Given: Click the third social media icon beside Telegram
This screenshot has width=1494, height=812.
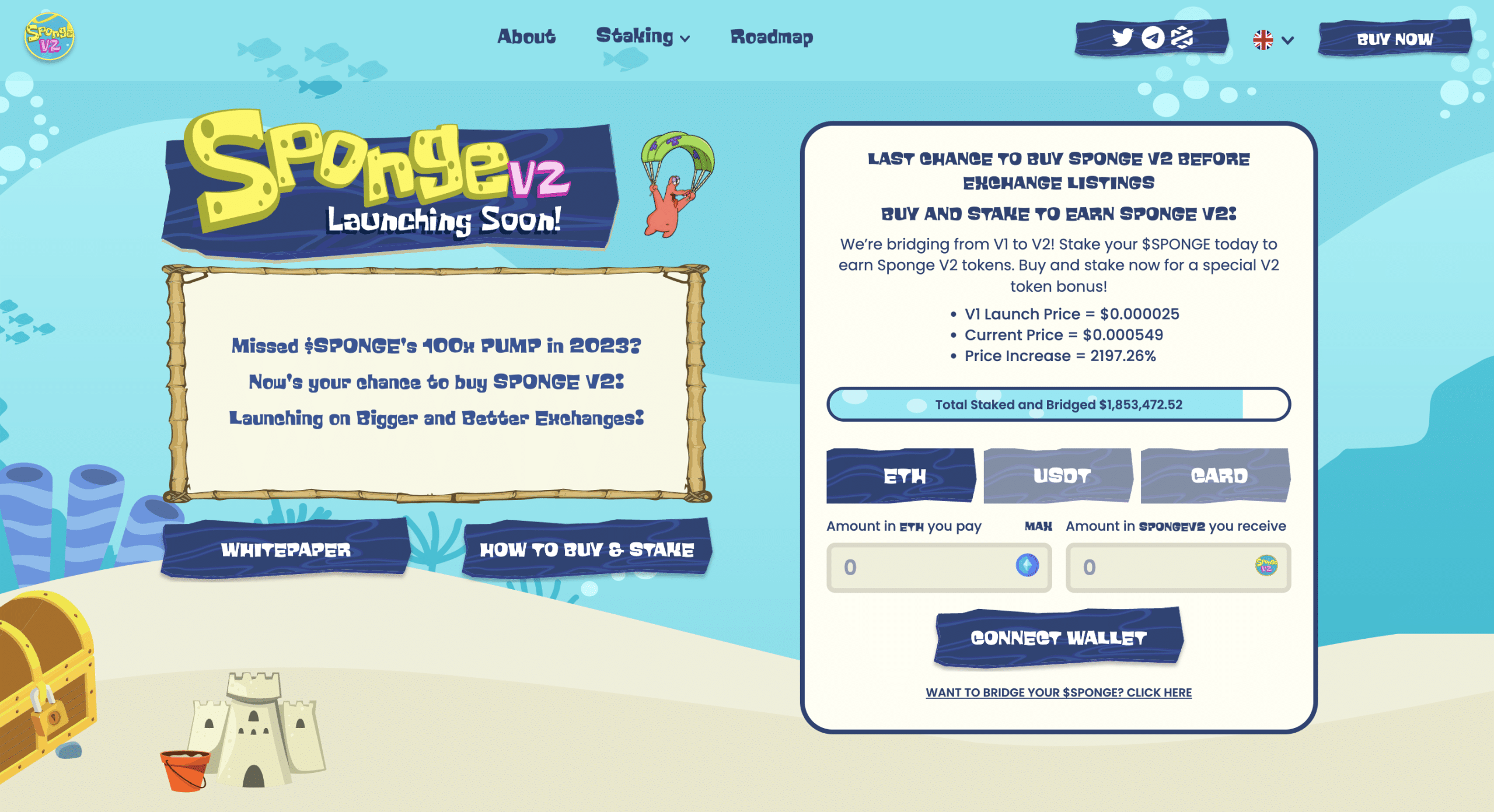Looking at the screenshot, I should pyautogui.click(x=1182, y=38).
